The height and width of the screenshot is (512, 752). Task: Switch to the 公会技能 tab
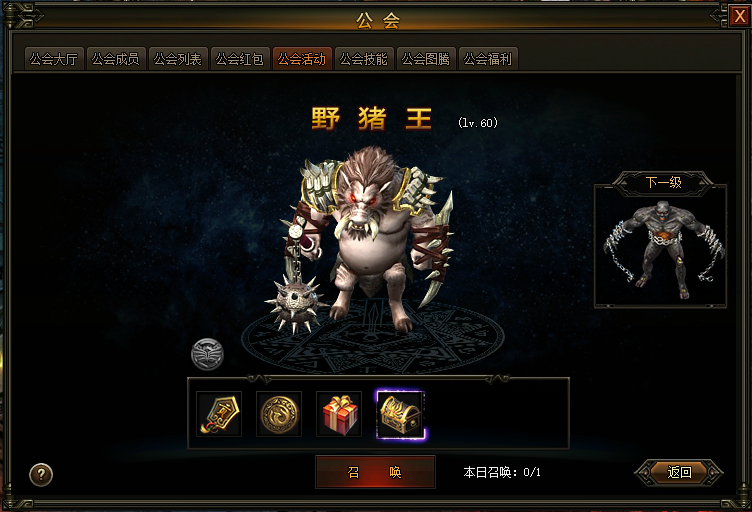coord(364,59)
